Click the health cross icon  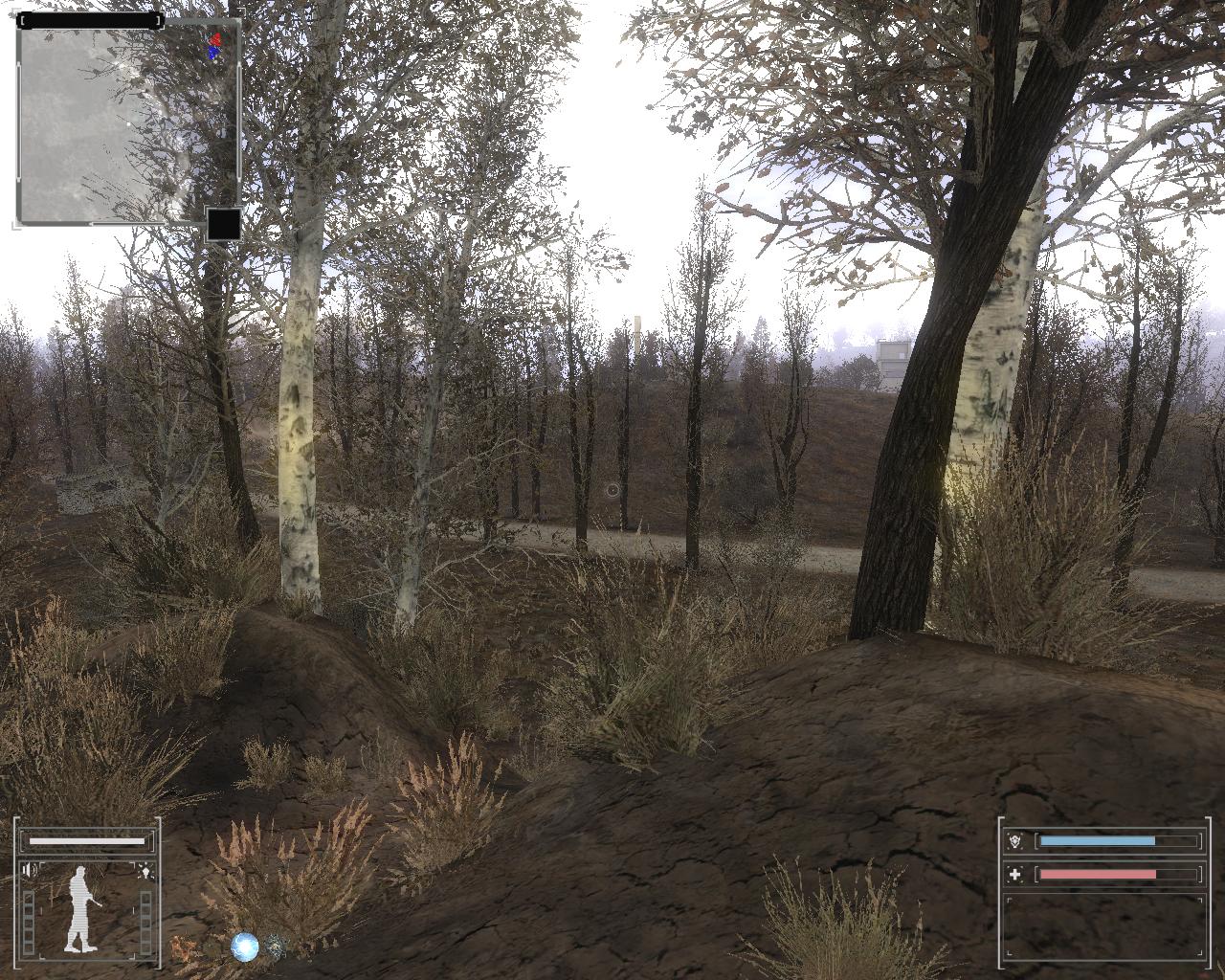(x=1015, y=875)
